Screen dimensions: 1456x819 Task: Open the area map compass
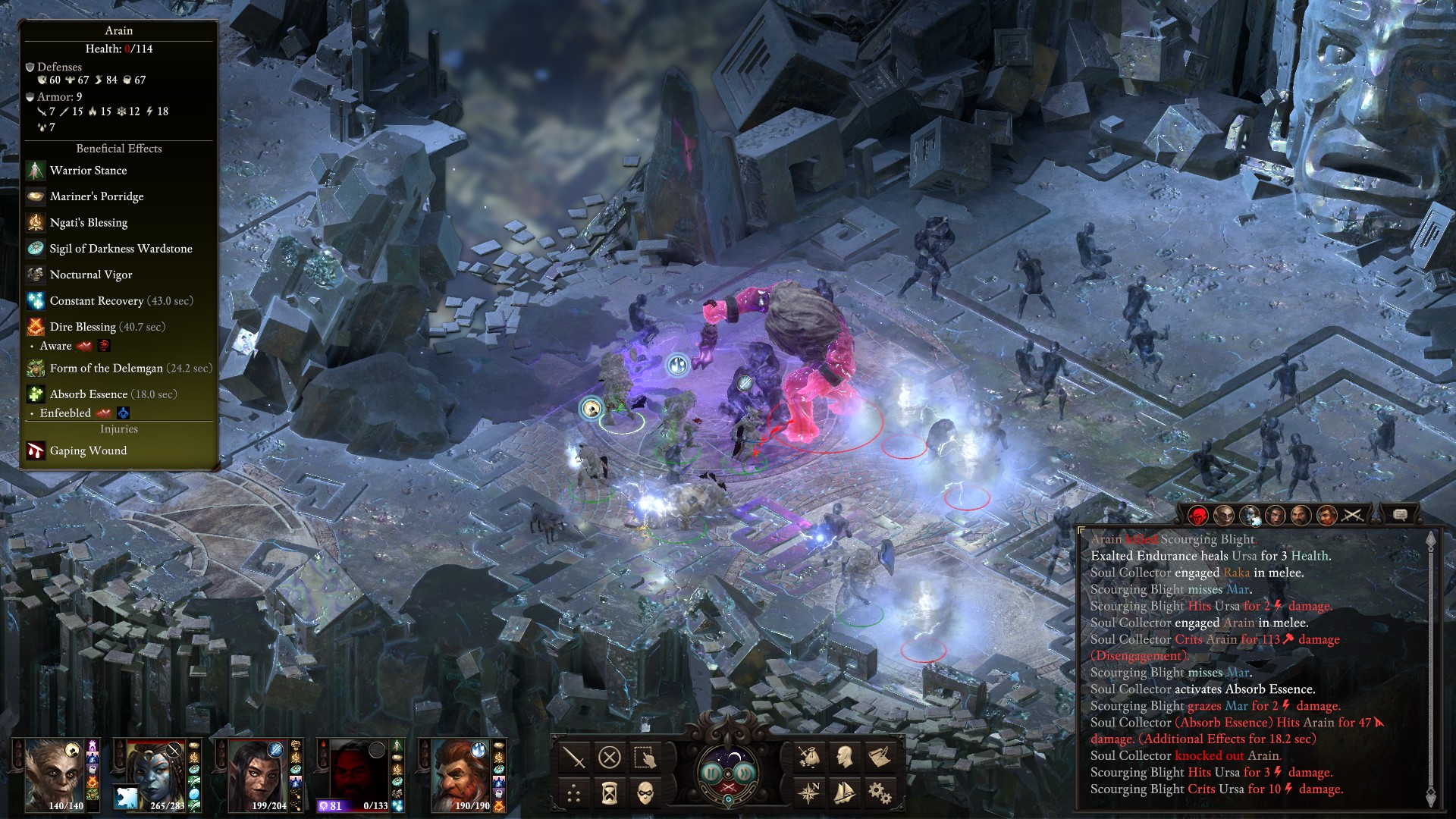[x=809, y=793]
